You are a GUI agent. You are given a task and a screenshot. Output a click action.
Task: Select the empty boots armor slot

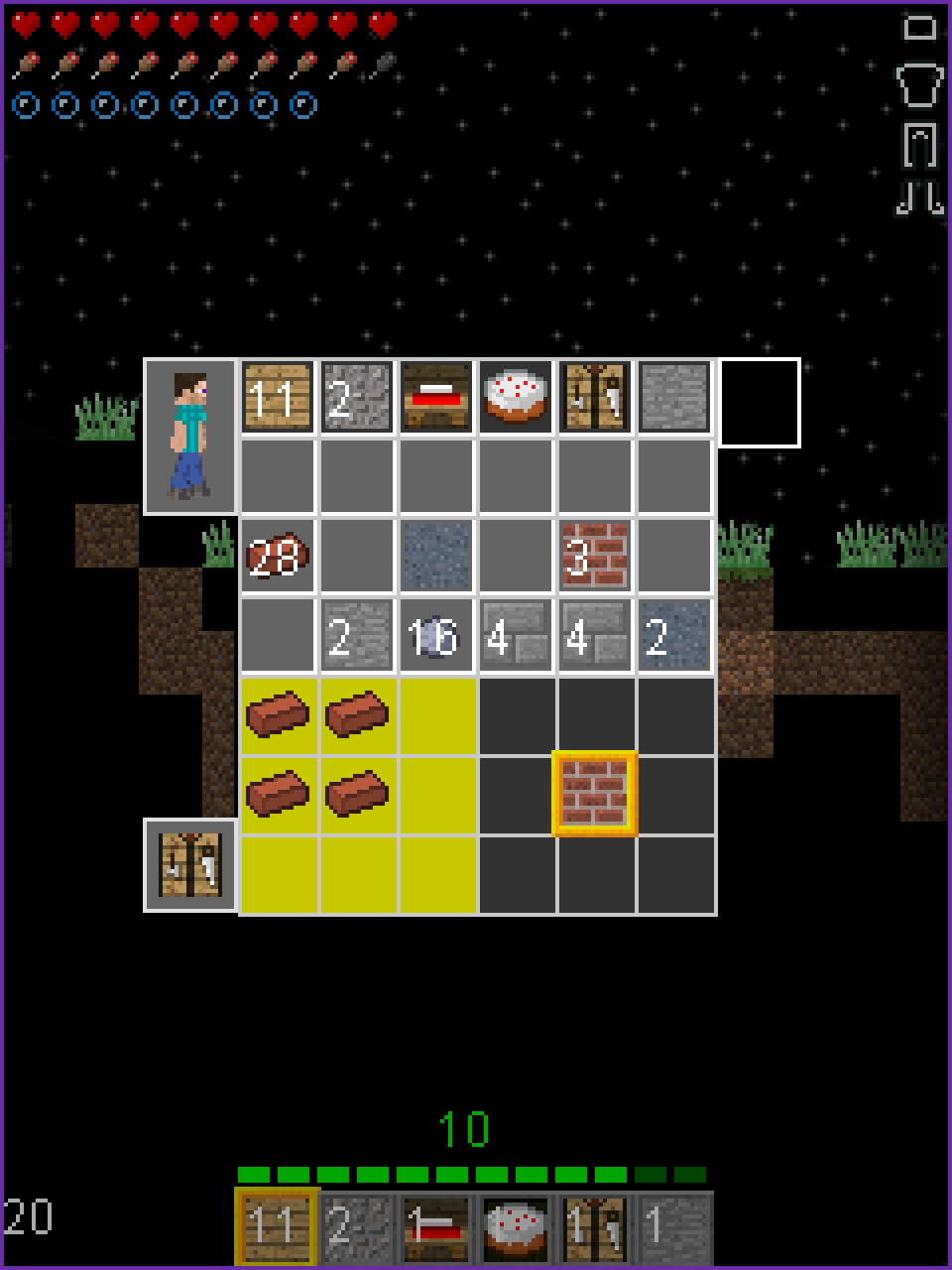pyautogui.click(x=920, y=196)
